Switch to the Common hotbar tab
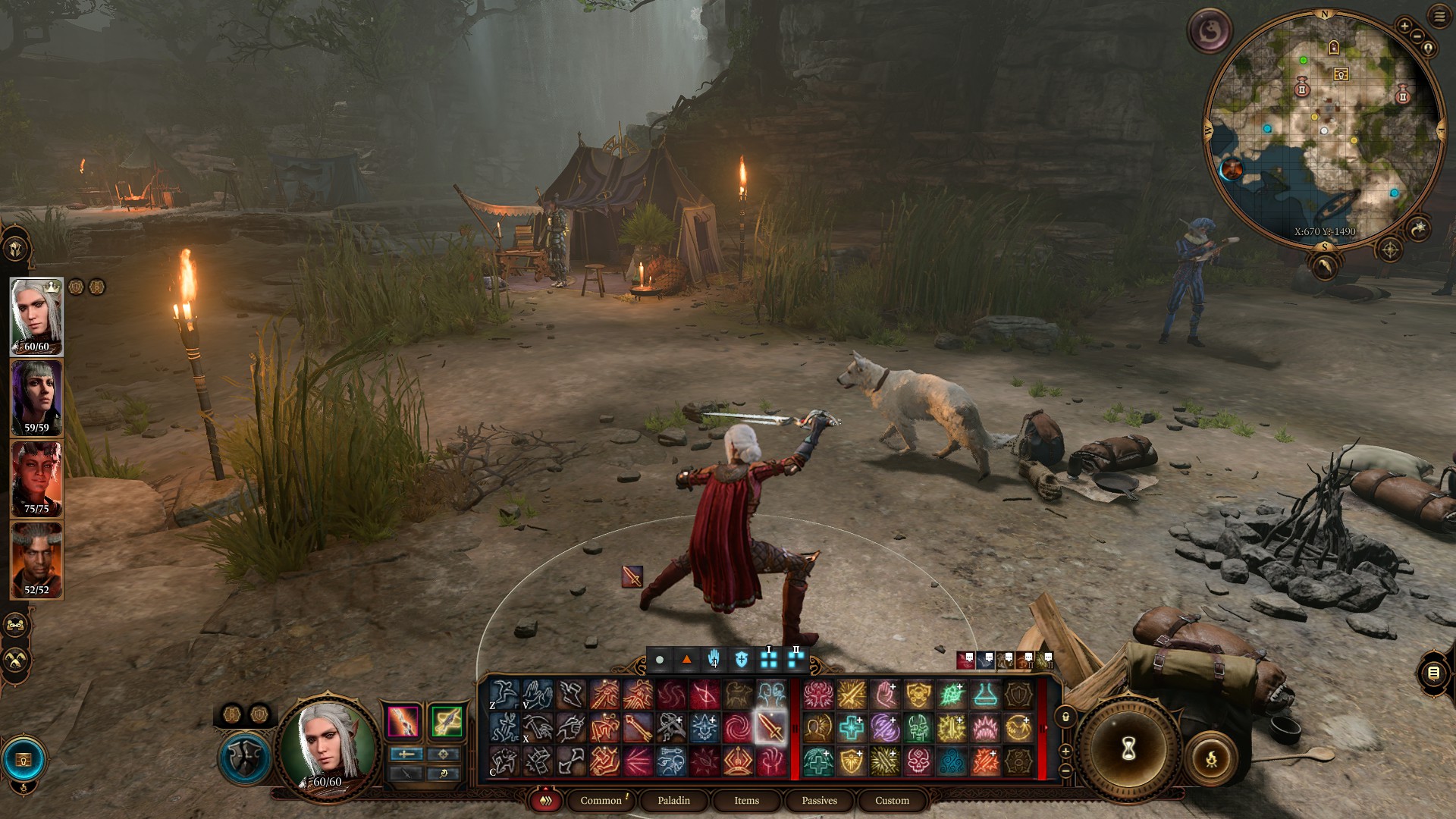This screenshot has width=1456, height=819. tap(601, 800)
